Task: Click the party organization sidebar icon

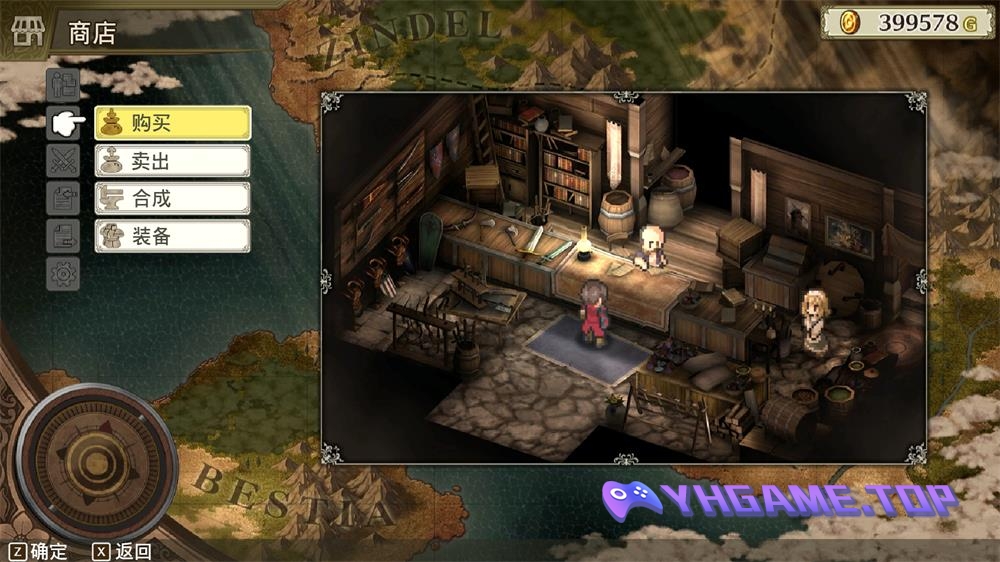Action: 63,85
